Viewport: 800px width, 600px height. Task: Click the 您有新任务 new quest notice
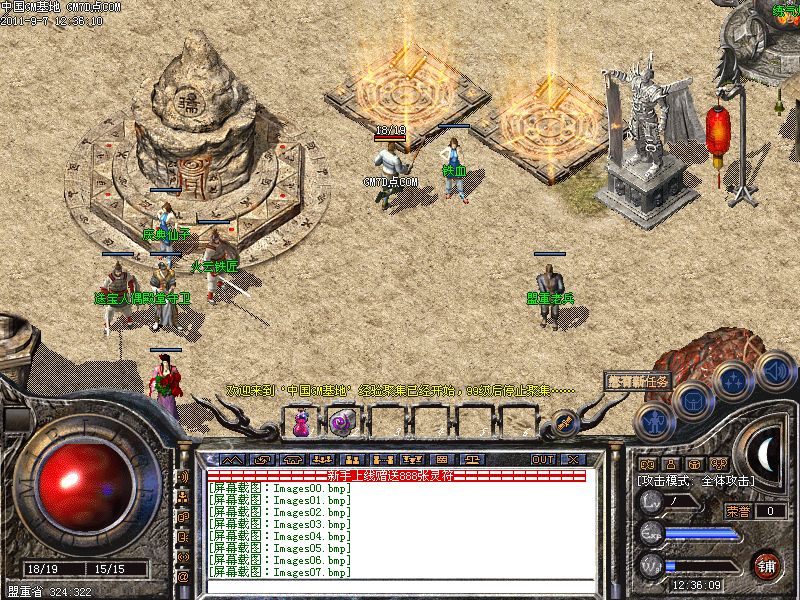pos(637,381)
